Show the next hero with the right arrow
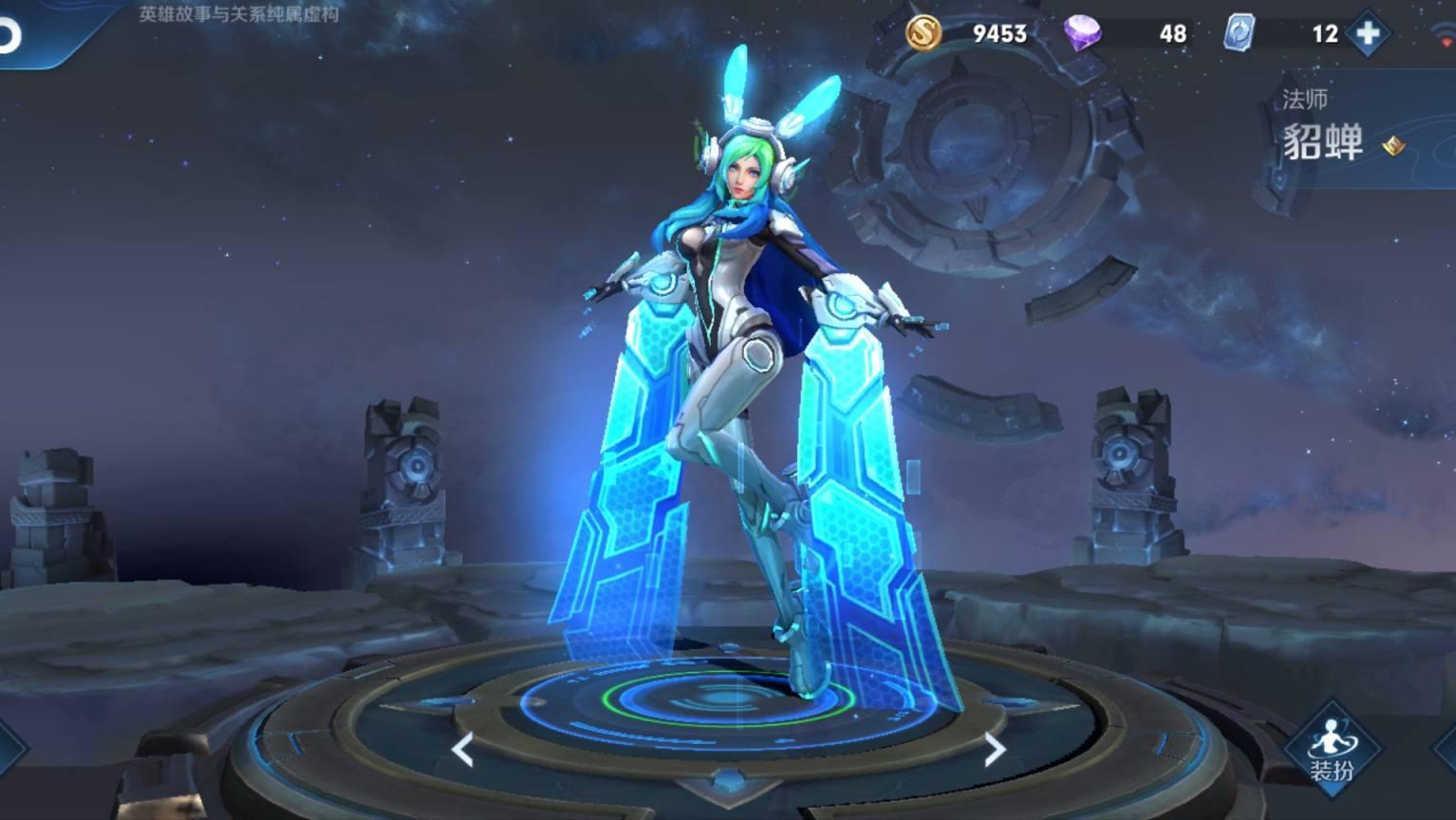This screenshot has width=1456, height=820. pos(994,750)
